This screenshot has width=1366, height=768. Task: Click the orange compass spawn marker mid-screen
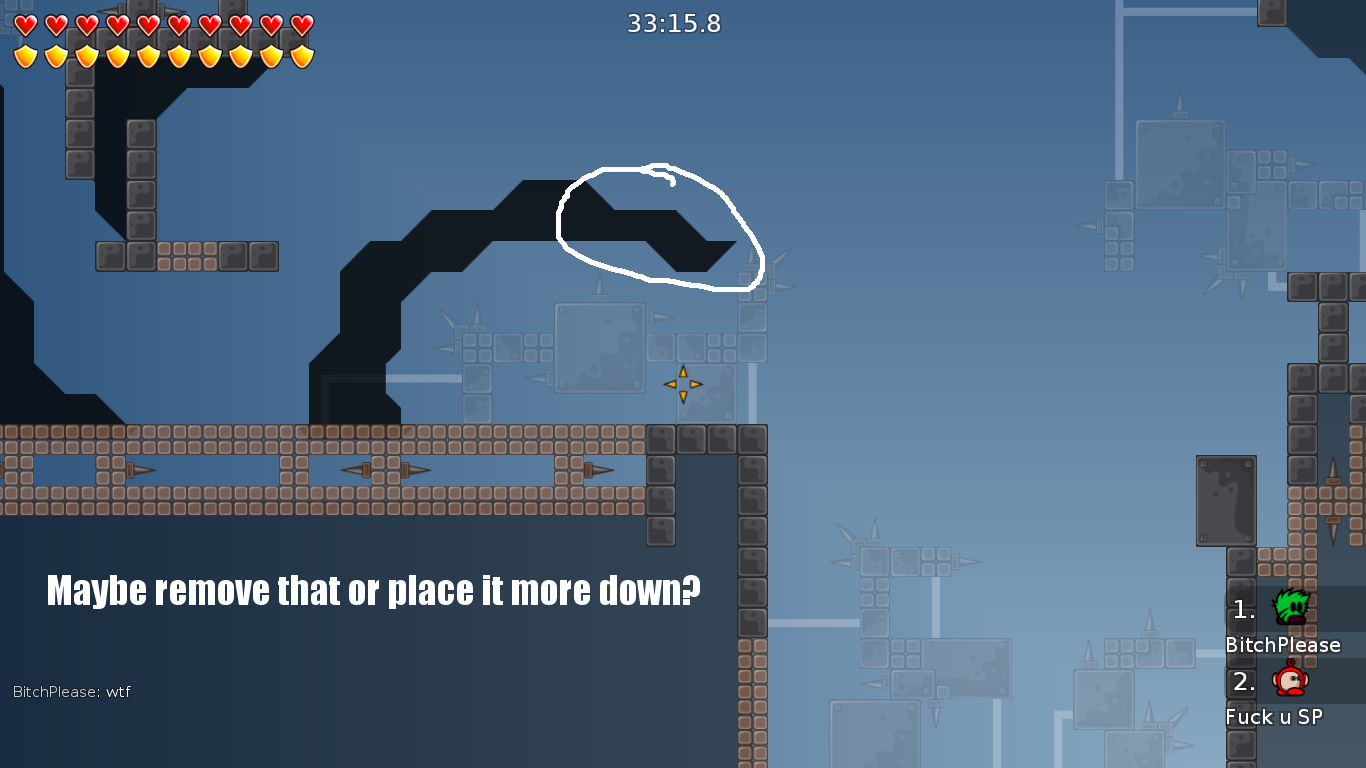click(684, 384)
